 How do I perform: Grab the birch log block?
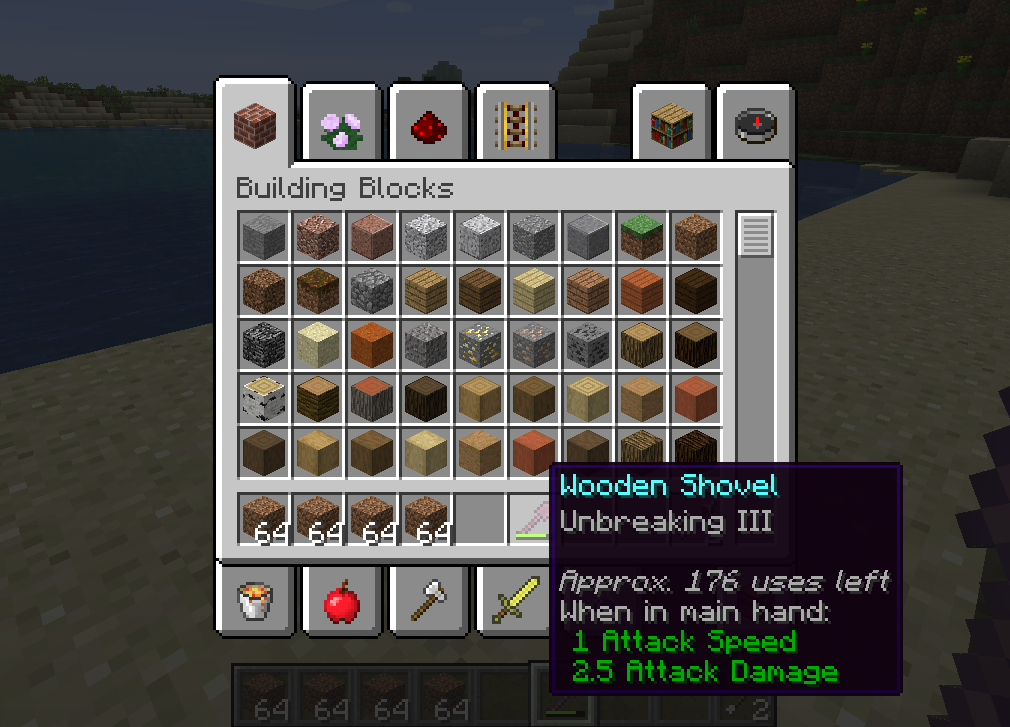pyautogui.click(x=265, y=398)
